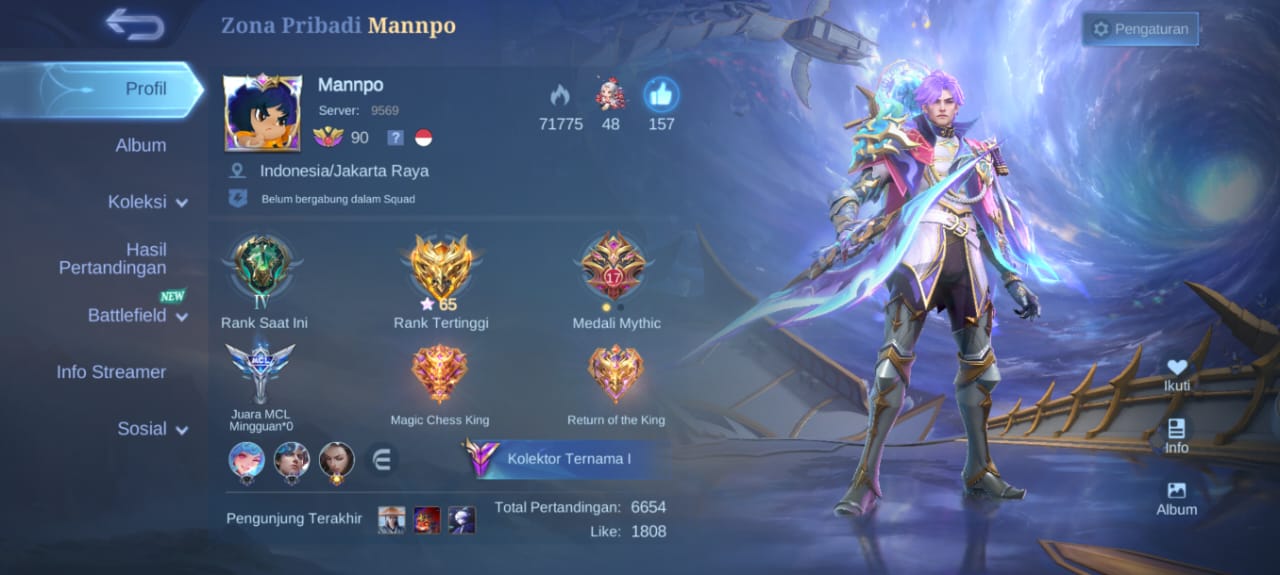This screenshot has width=1280, height=575.
Task: Expand the Koleksi section
Action: [146, 202]
